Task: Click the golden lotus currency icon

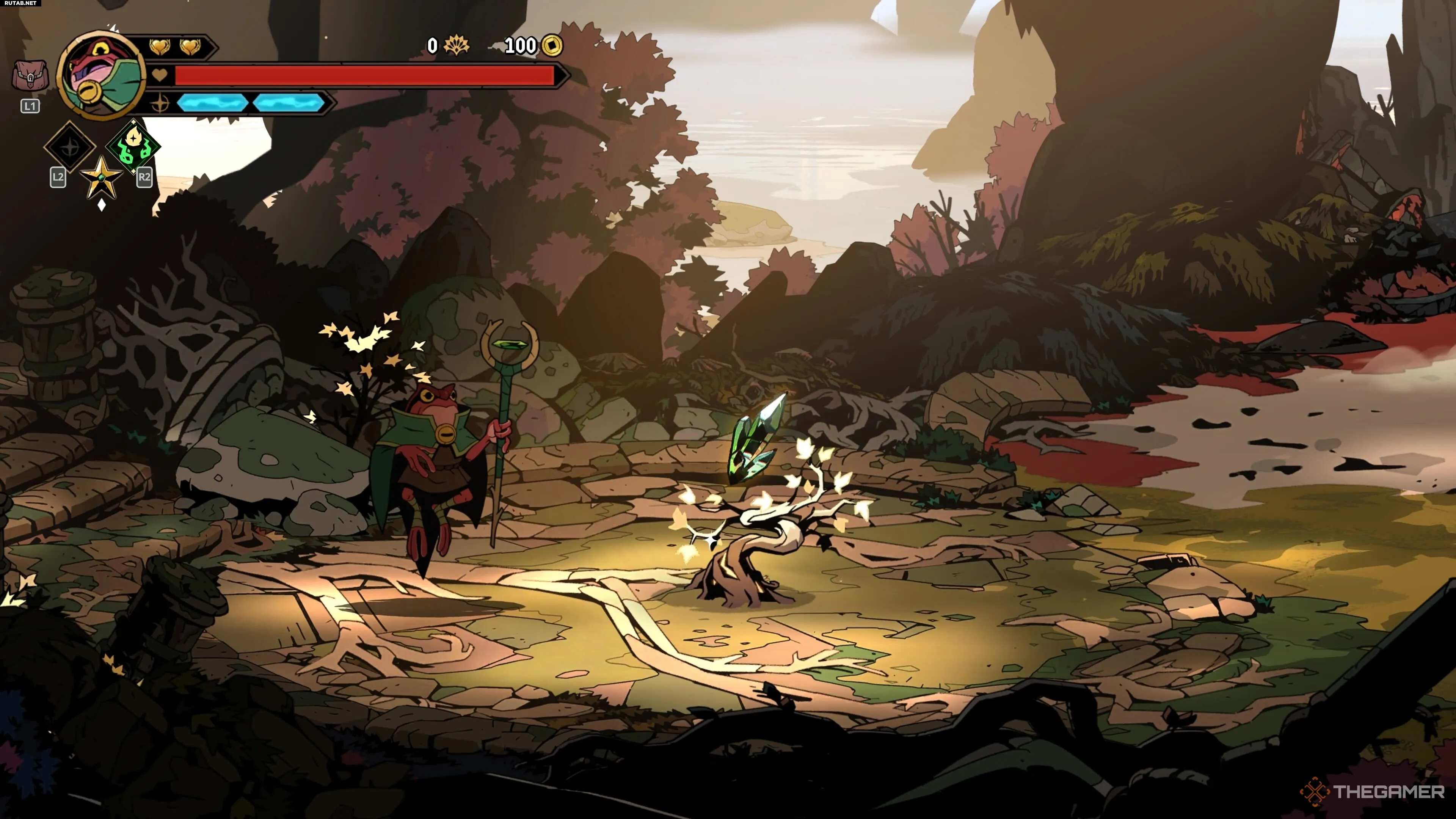Action: pyautogui.click(x=456, y=46)
